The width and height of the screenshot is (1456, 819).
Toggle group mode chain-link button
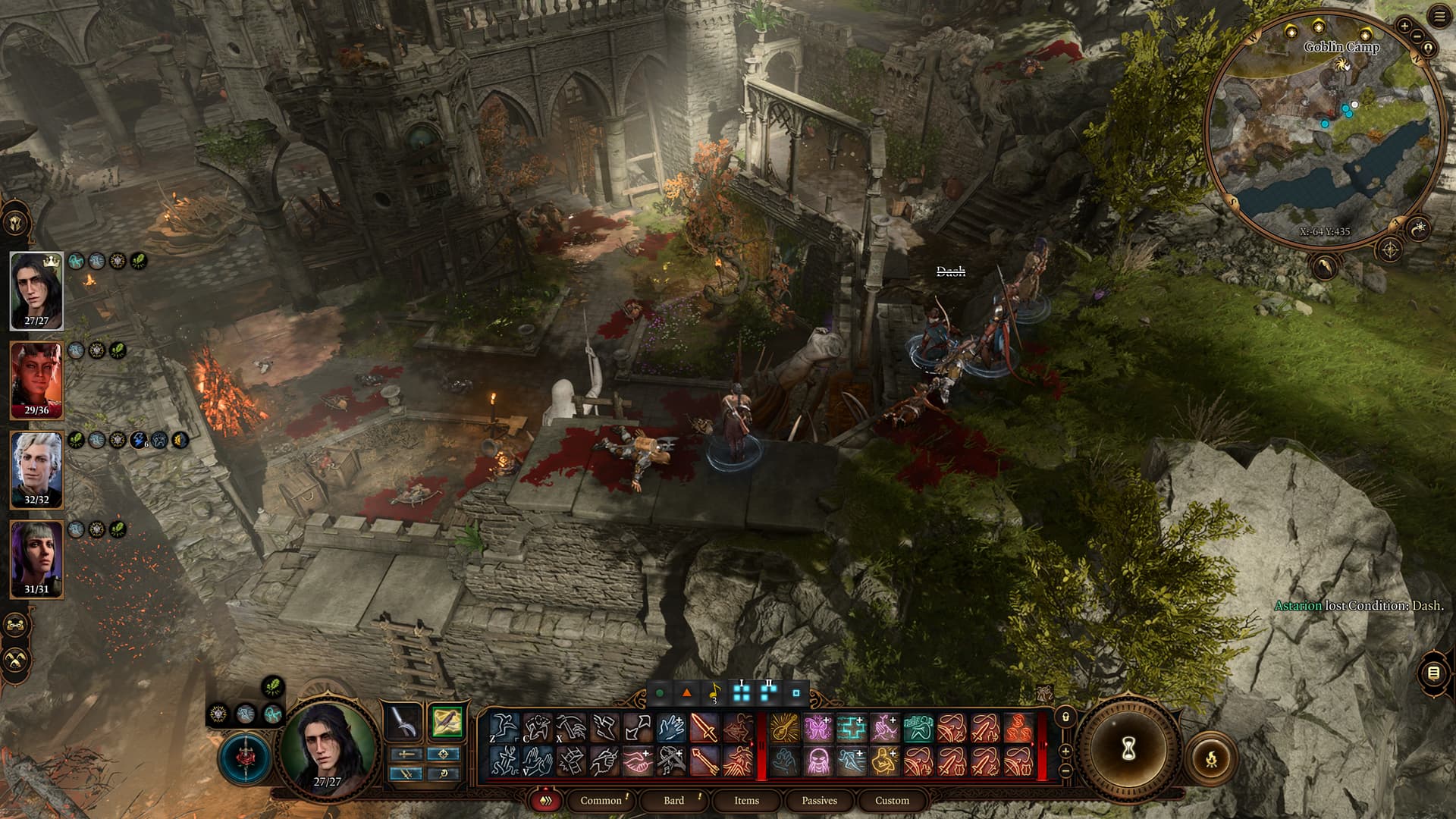16,626
